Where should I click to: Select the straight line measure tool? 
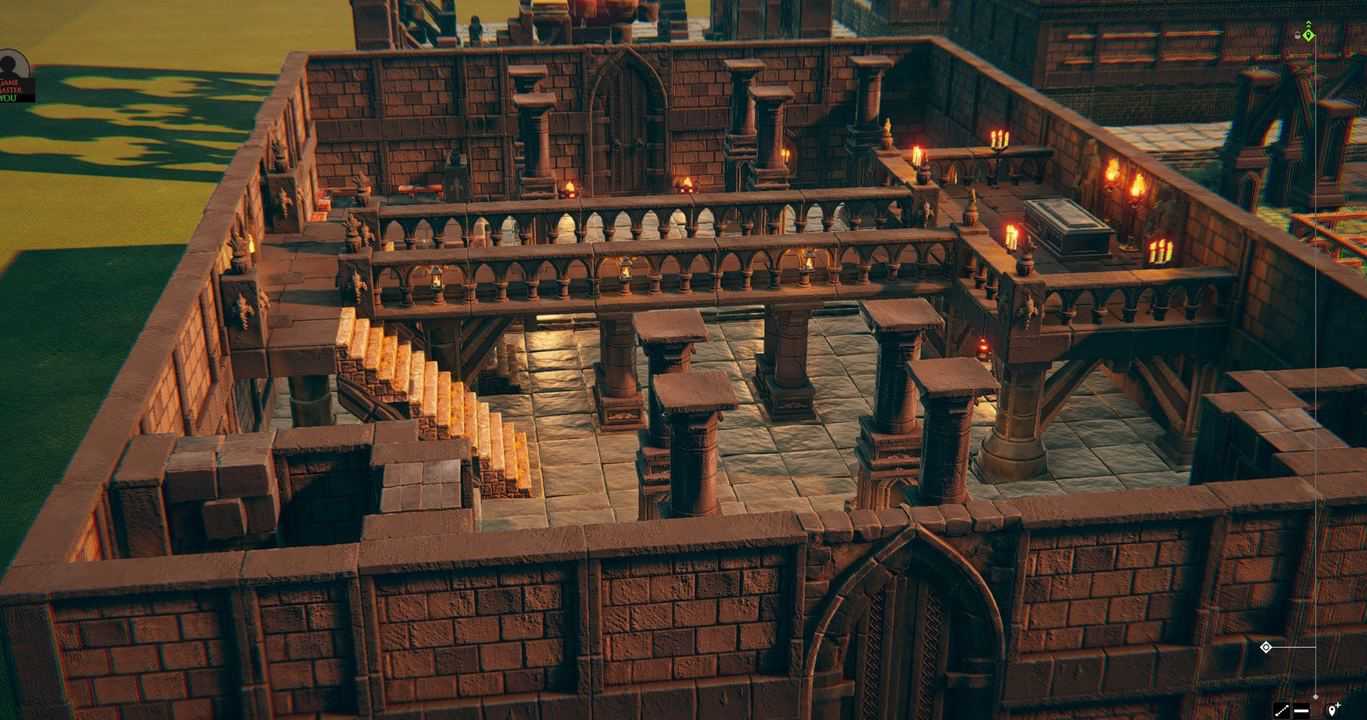coord(1301,710)
